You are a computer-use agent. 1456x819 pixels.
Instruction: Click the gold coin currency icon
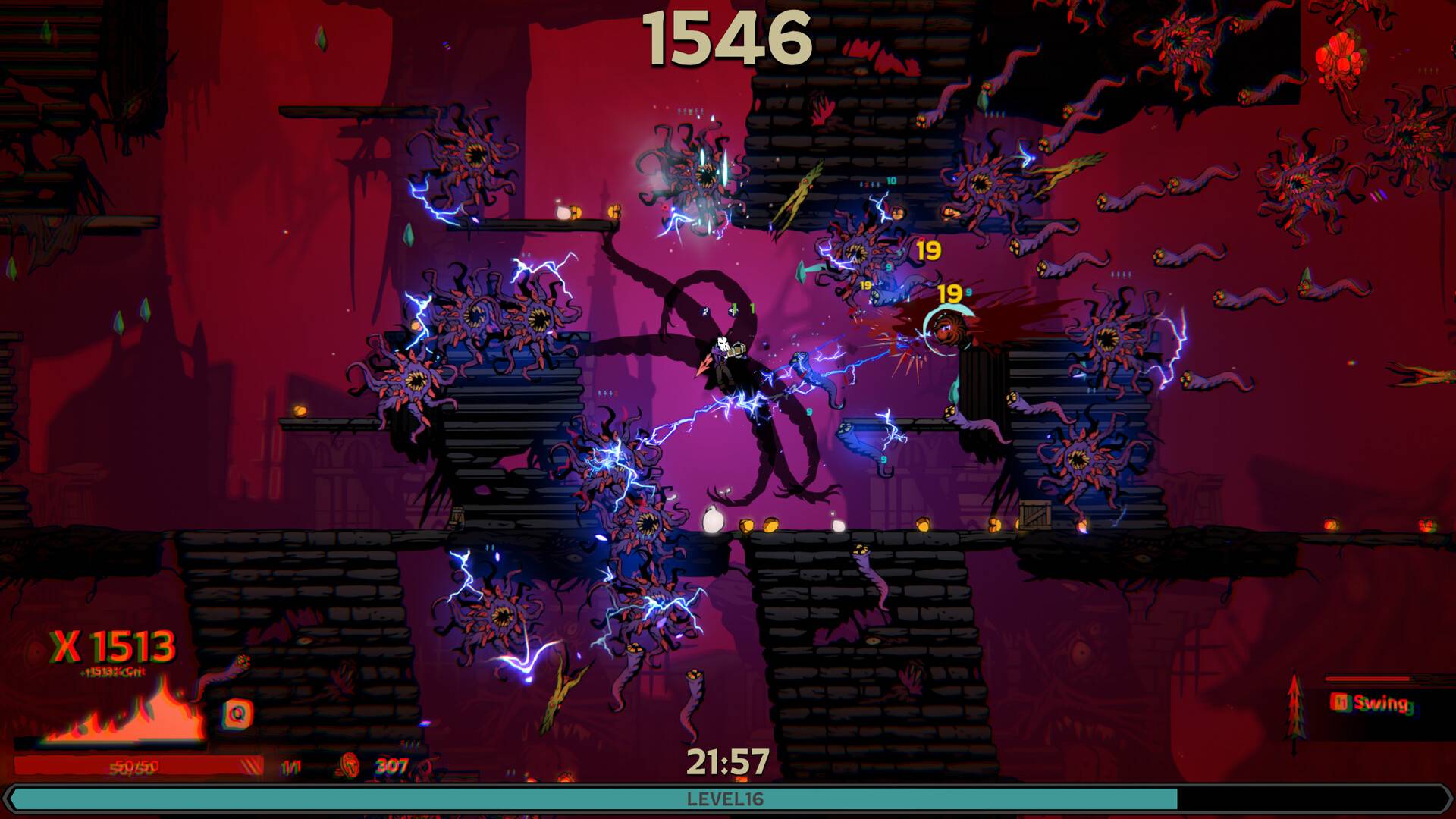tap(350, 766)
